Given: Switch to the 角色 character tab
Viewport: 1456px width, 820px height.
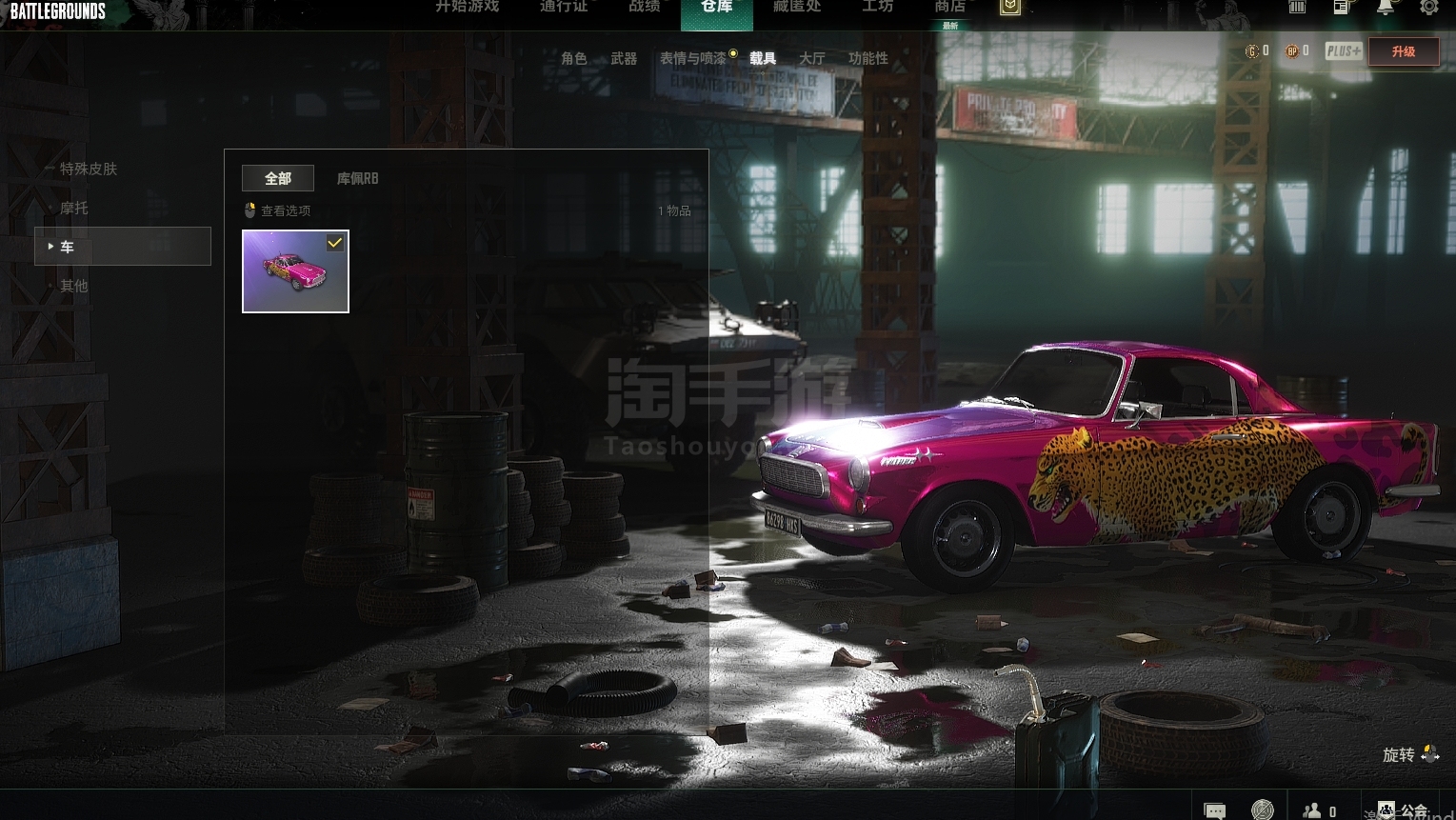Looking at the screenshot, I should pos(574,58).
